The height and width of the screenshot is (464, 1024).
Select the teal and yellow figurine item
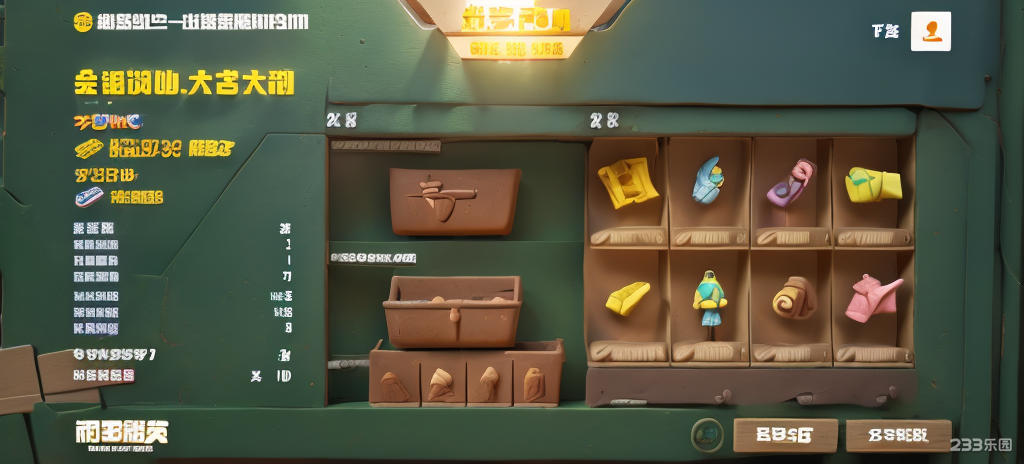click(x=709, y=298)
